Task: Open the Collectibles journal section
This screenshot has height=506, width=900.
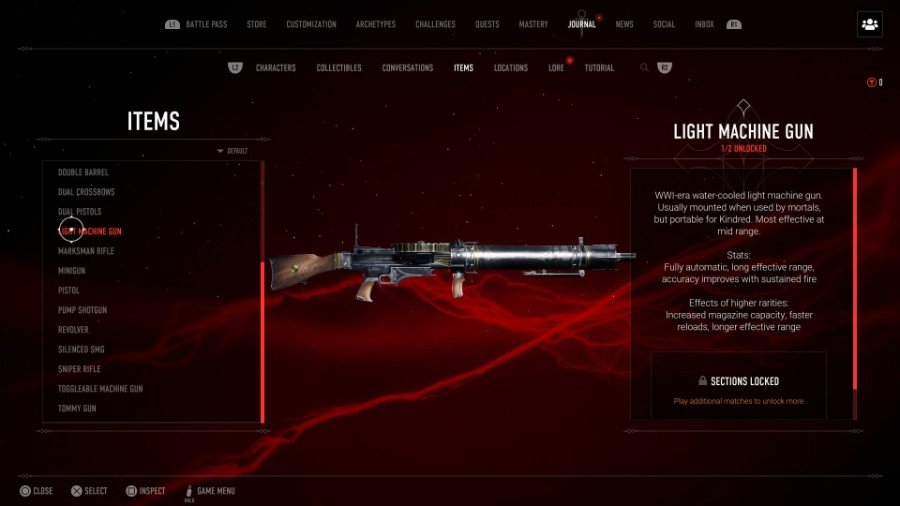Action: pyautogui.click(x=339, y=68)
